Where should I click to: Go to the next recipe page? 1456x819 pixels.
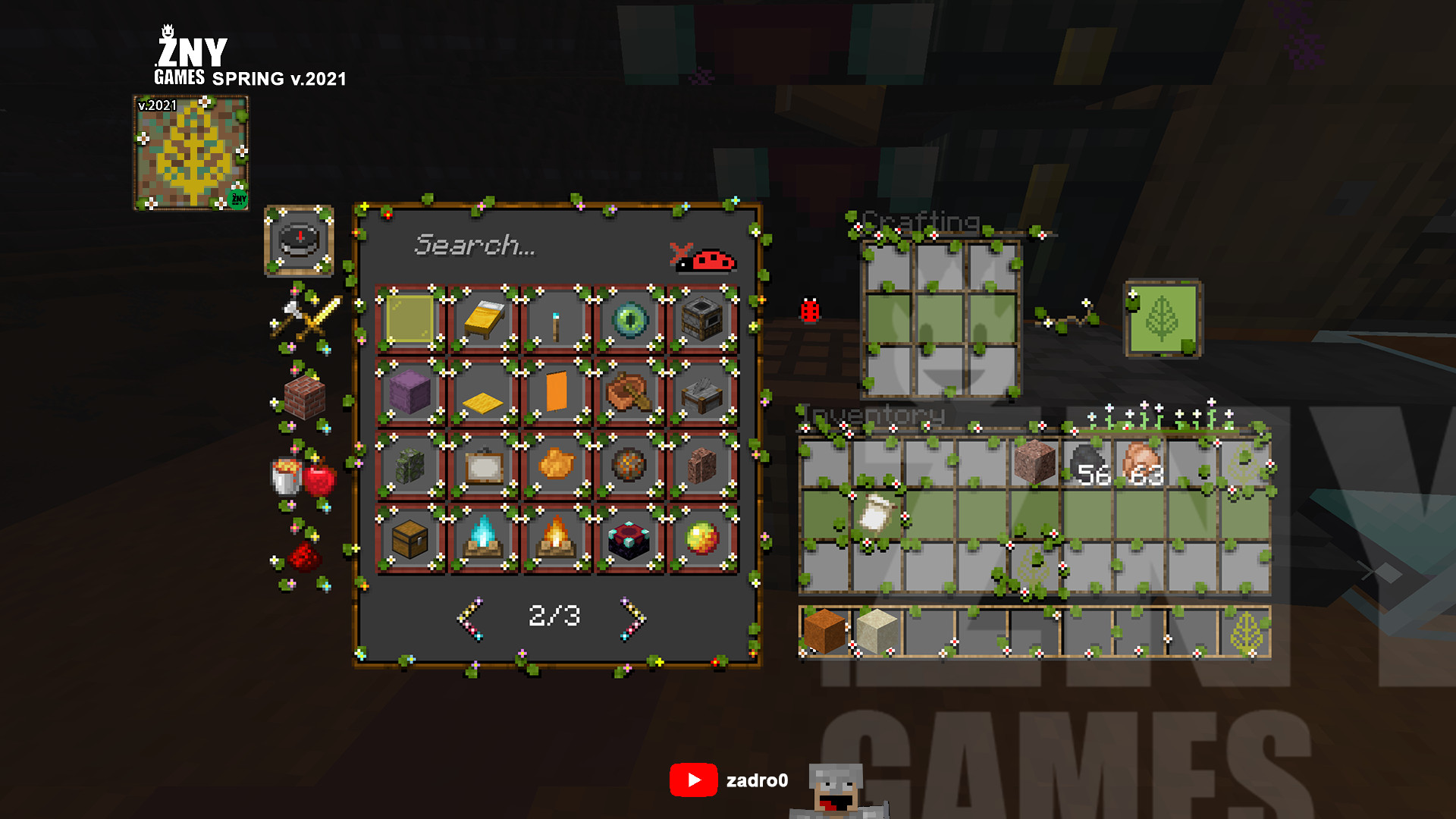pos(632,618)
